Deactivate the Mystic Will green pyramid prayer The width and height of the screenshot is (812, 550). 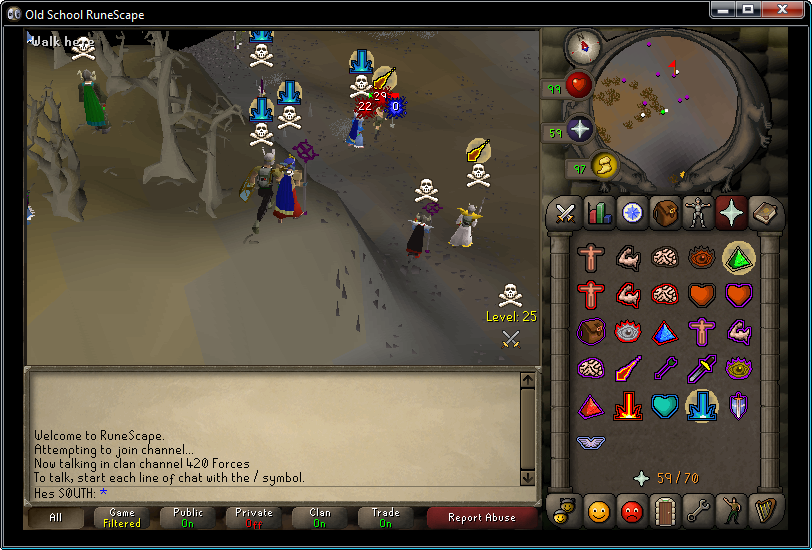click(738, 258)
